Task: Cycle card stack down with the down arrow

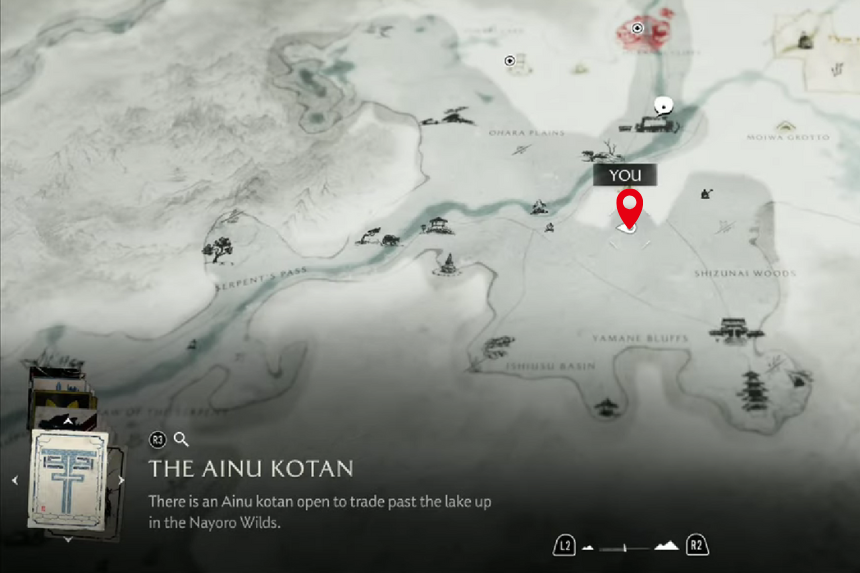Action: (x=68, y=539)
